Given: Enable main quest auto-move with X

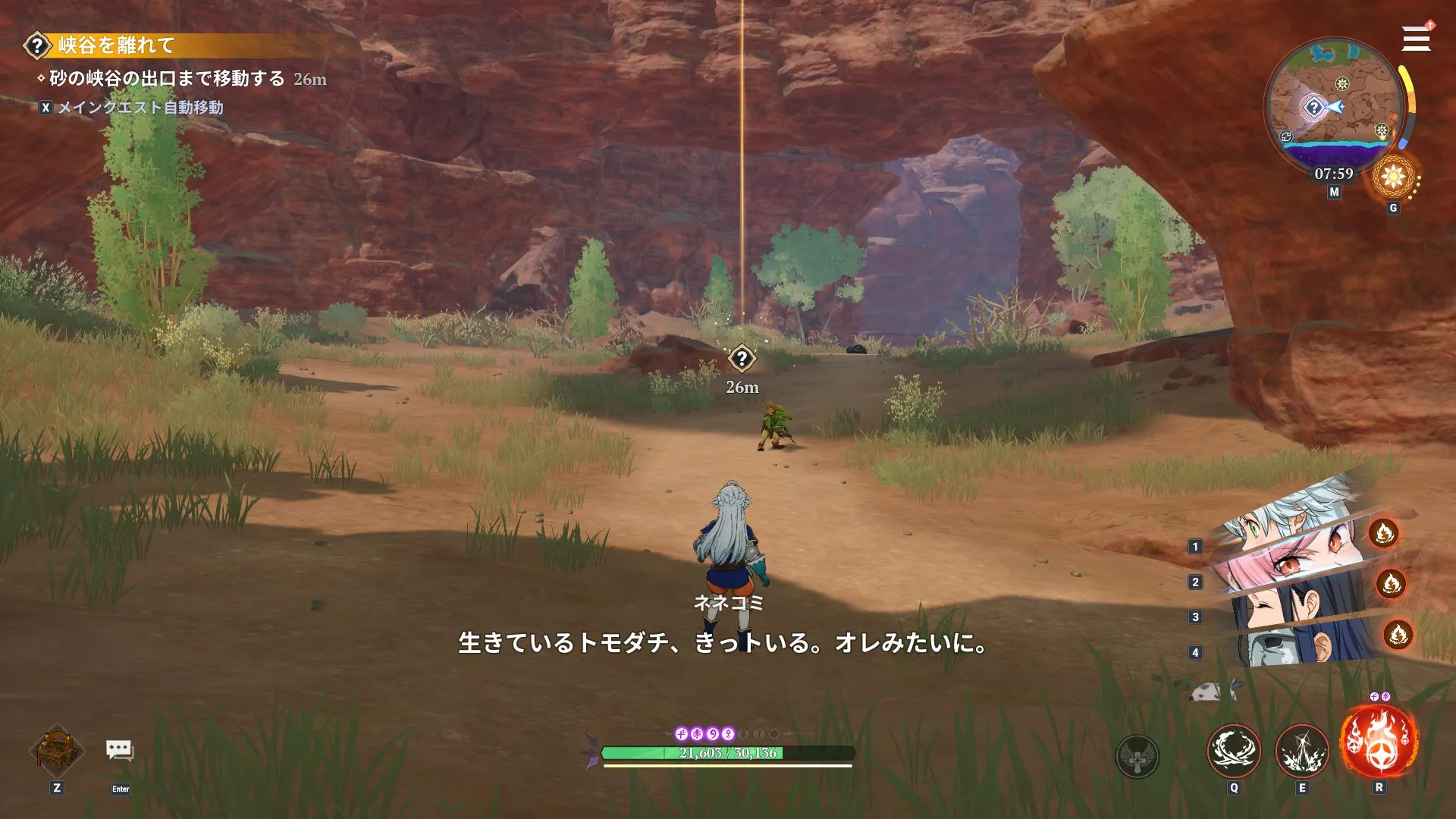Looking at the screenshot, I should (45, 108).
